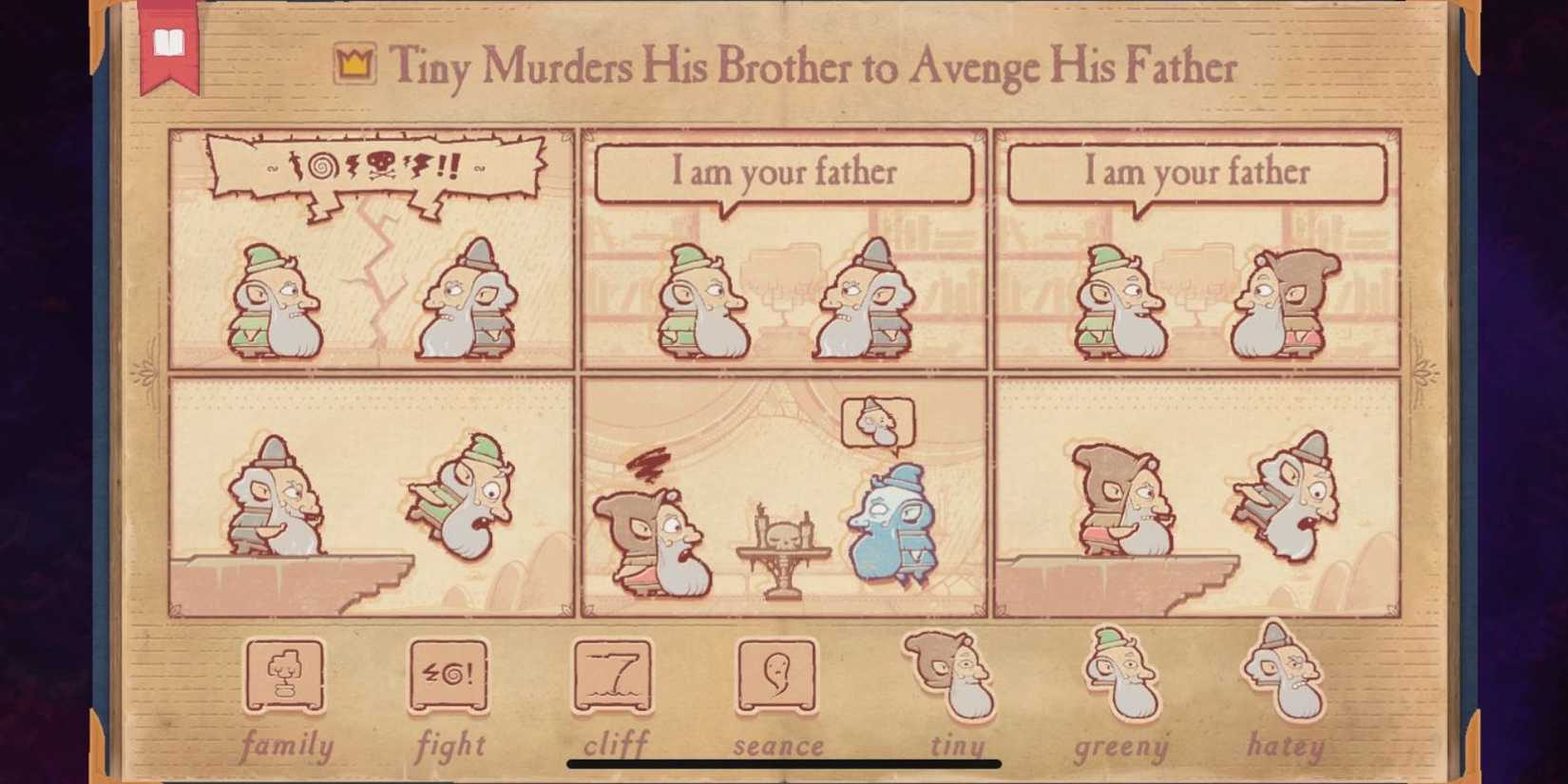1568x784 pixels.
Task: Select the family scene icon
Action: [285, 677]
